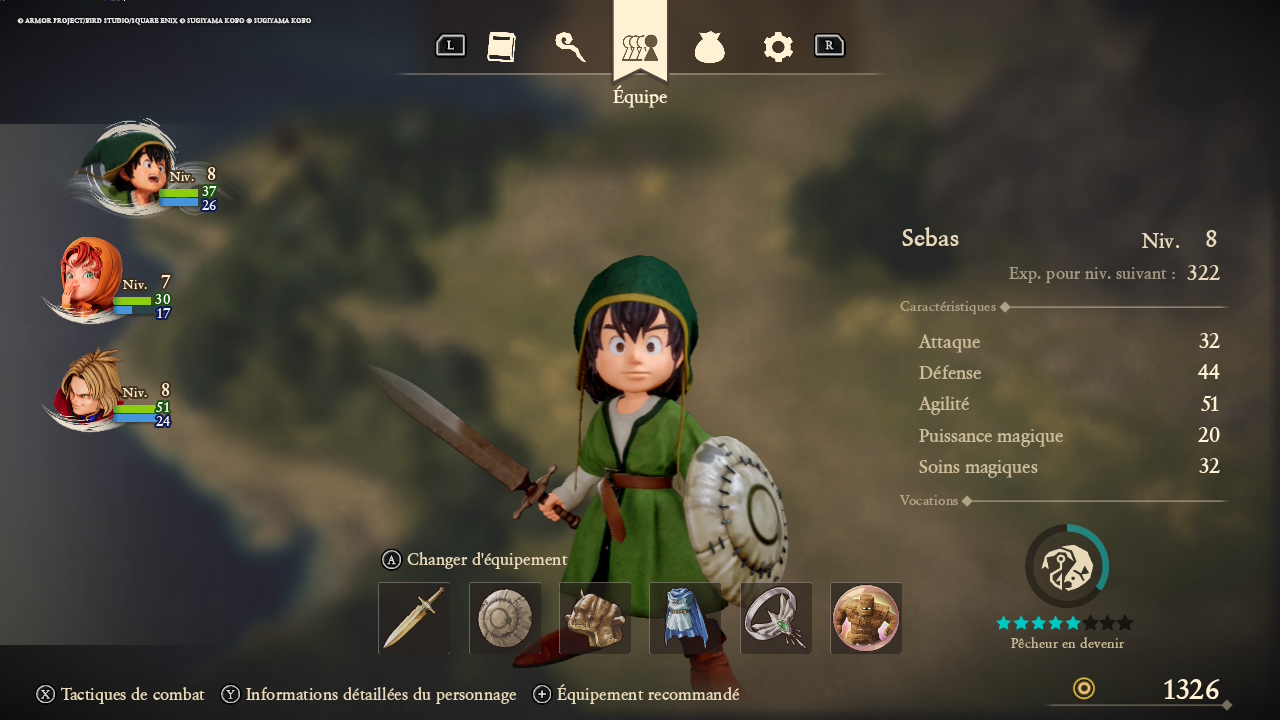Image resolution: width=1280 pixels, height=720 pixels.
Task: Select the equipped sword slot
Action: [414, 618]
